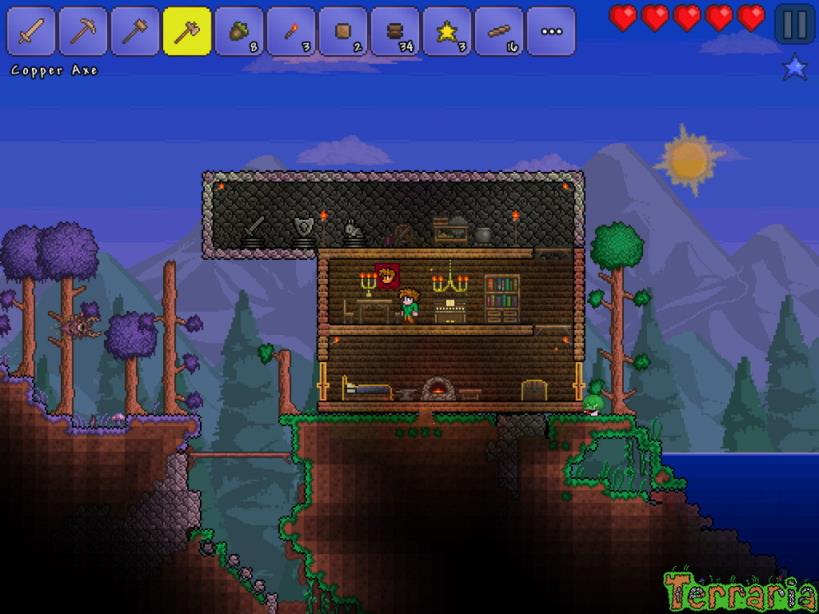The image size is (819, 614).
Task: Select the copper shortsword hotbar slot
Action: click(x=31, y=31)
